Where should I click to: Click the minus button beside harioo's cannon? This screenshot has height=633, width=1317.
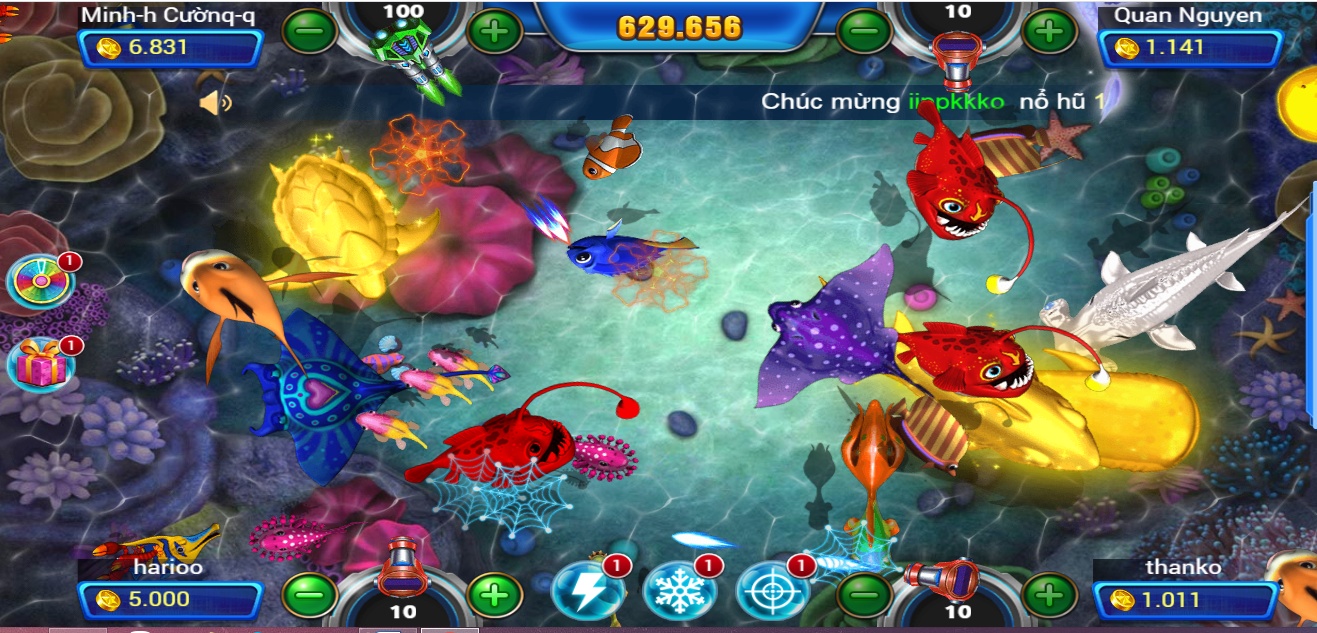tap(309, 596)
